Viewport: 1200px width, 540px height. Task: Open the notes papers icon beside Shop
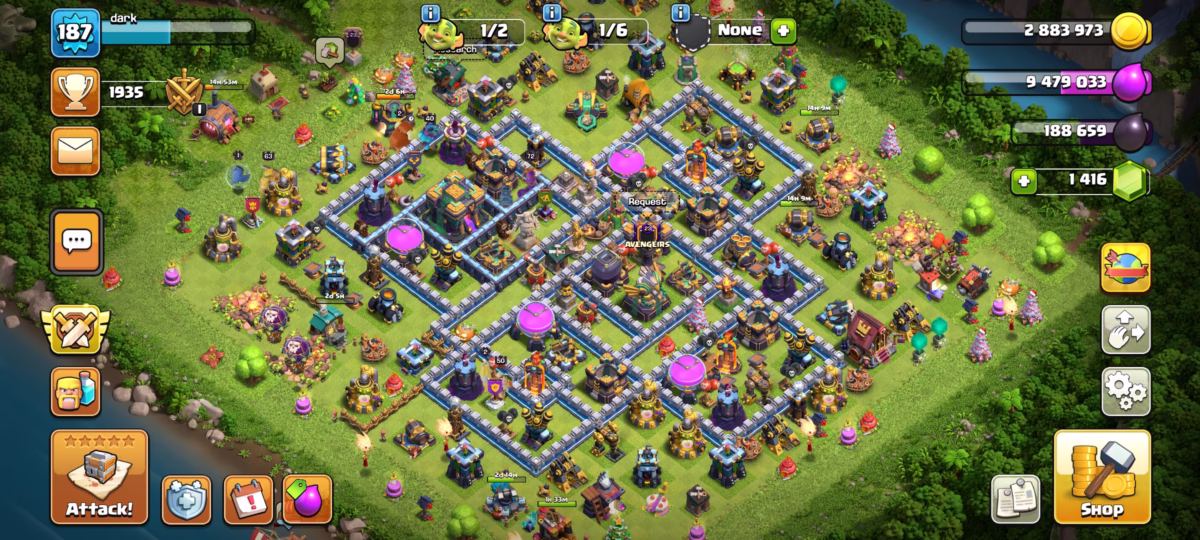coord(1015,498)
